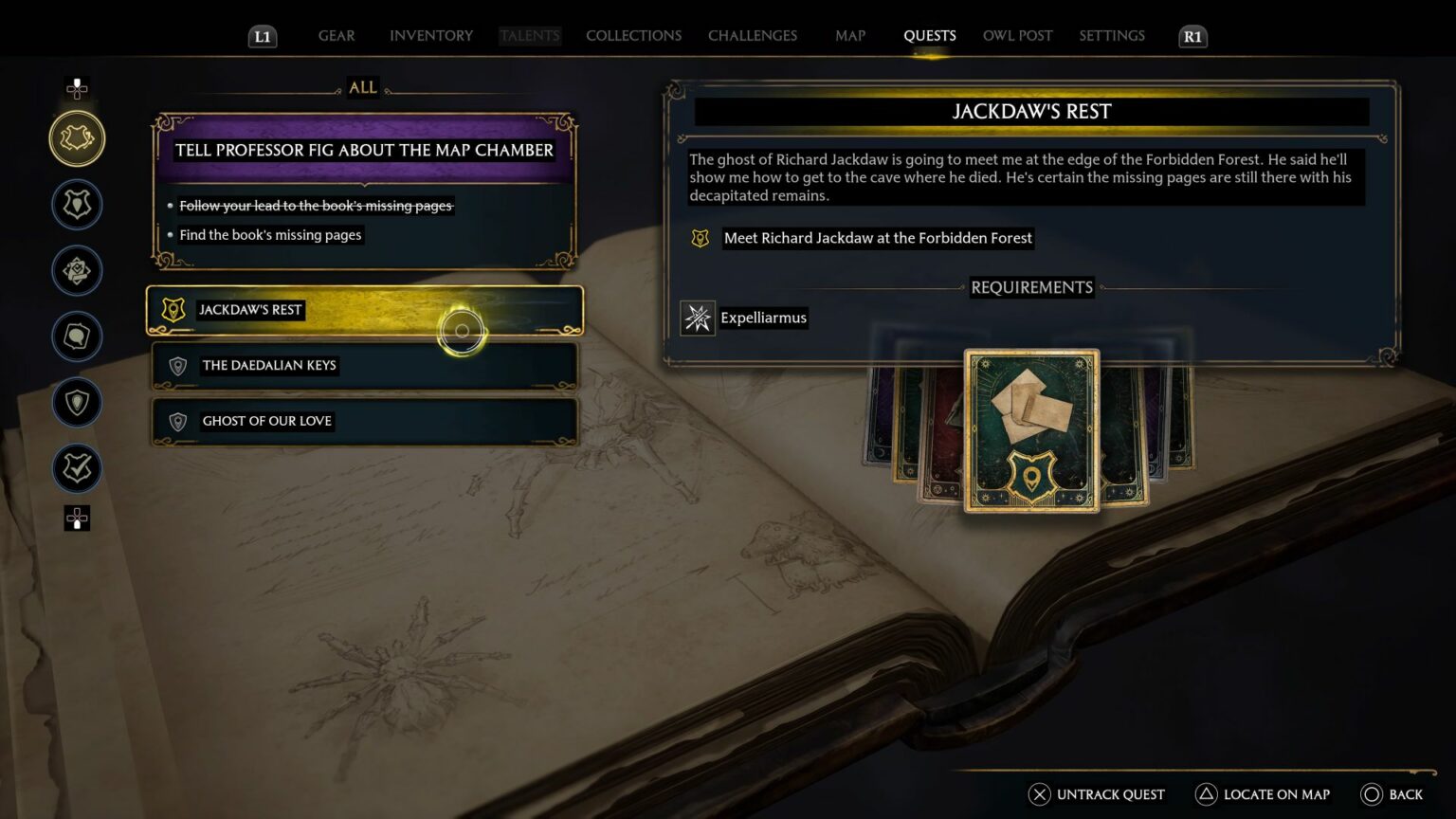Image resolution: width=1456 pixels, height=819 pixels.
Task: Click the R1 shoulder button indicator
Action: [1192, 36]
